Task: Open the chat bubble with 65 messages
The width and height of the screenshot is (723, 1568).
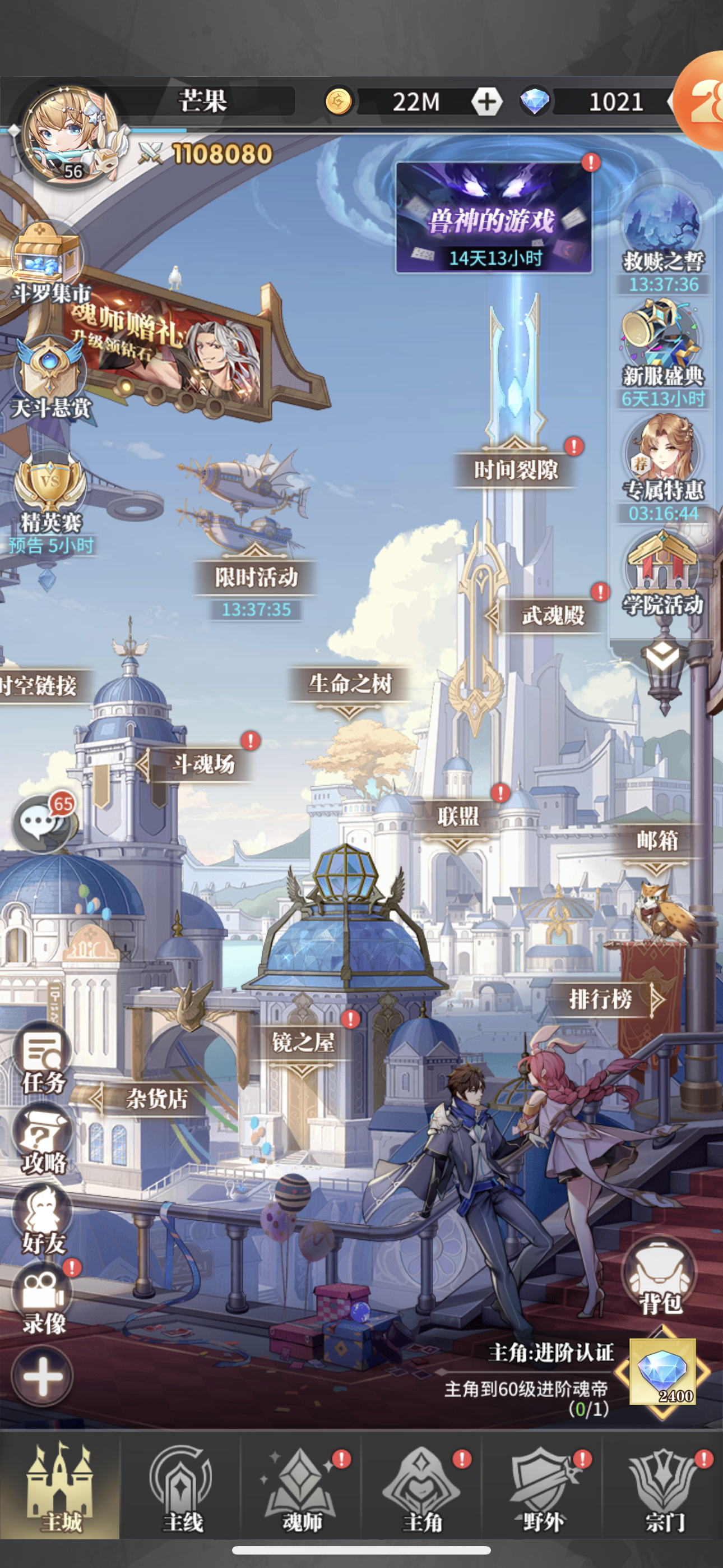Action: 41,823
